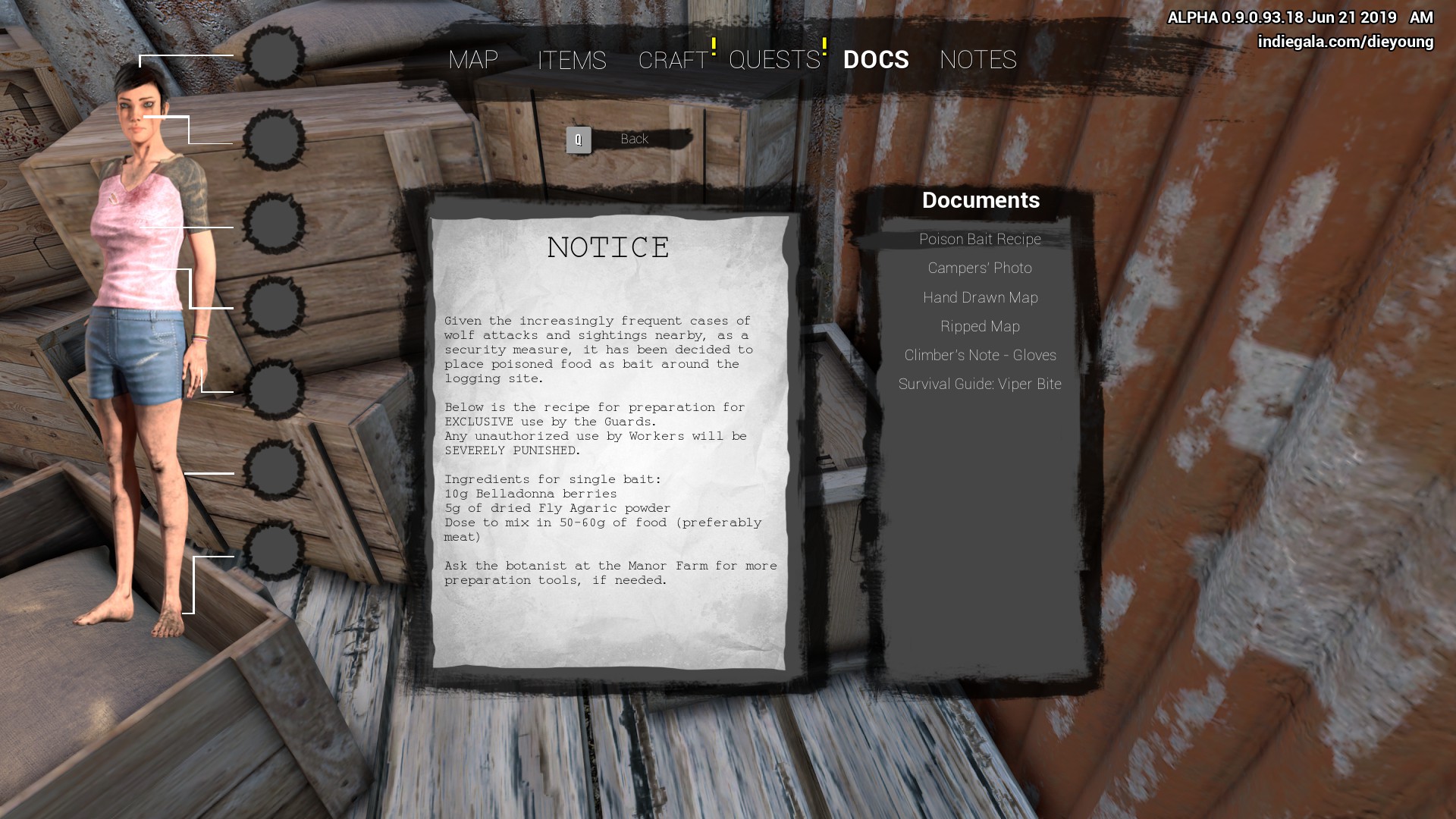Select the Poison Bait Recipe document

pos(980,240)
